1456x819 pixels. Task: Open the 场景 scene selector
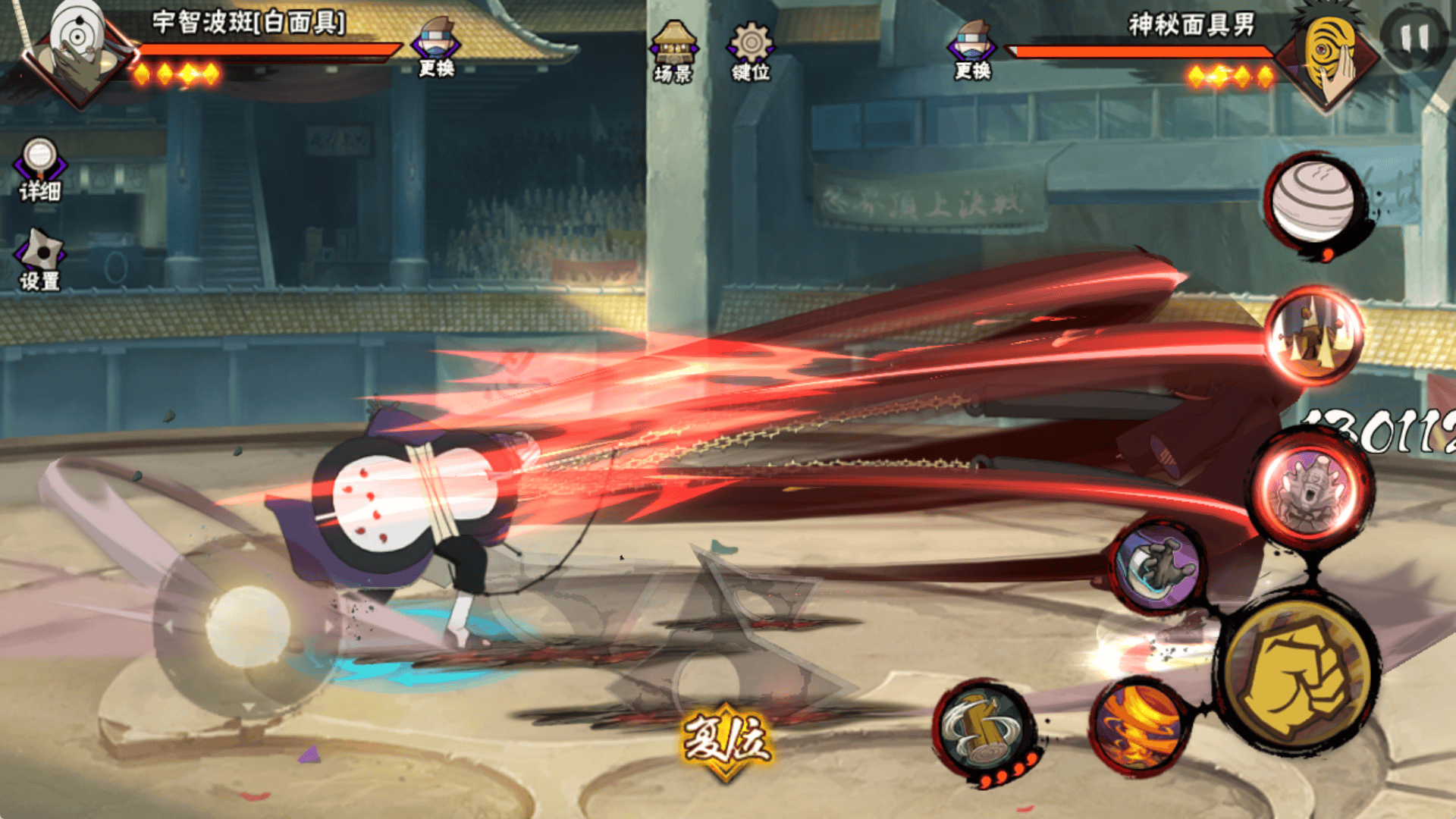[x=673, y=52]
